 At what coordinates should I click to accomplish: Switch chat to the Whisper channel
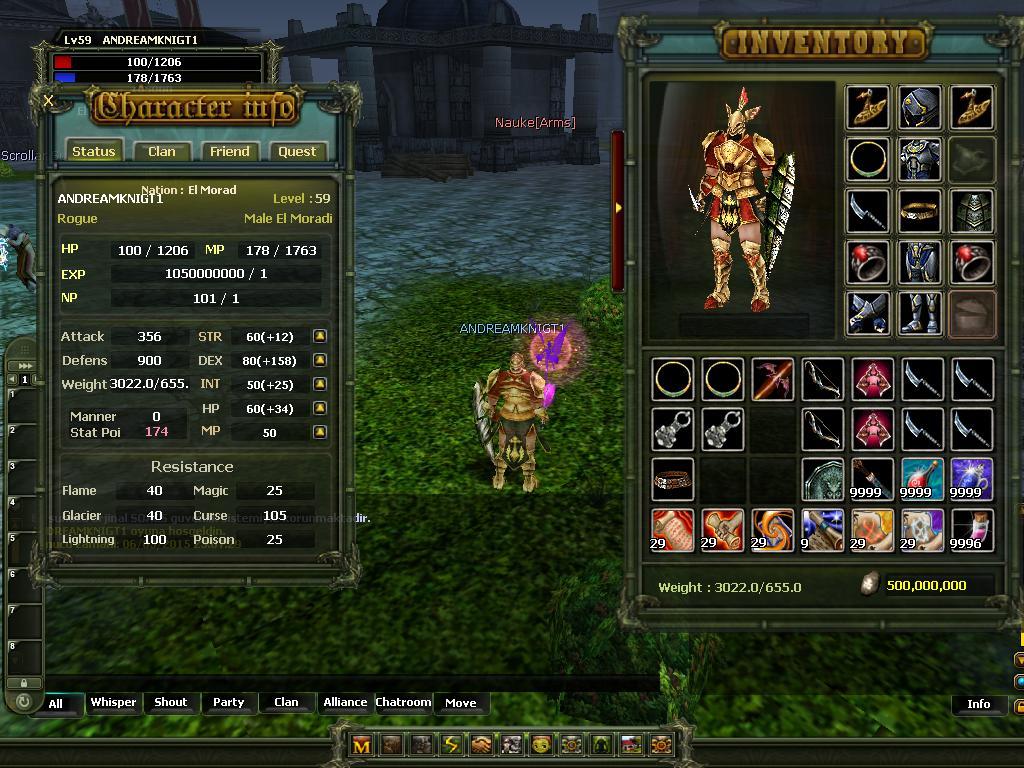113,702
